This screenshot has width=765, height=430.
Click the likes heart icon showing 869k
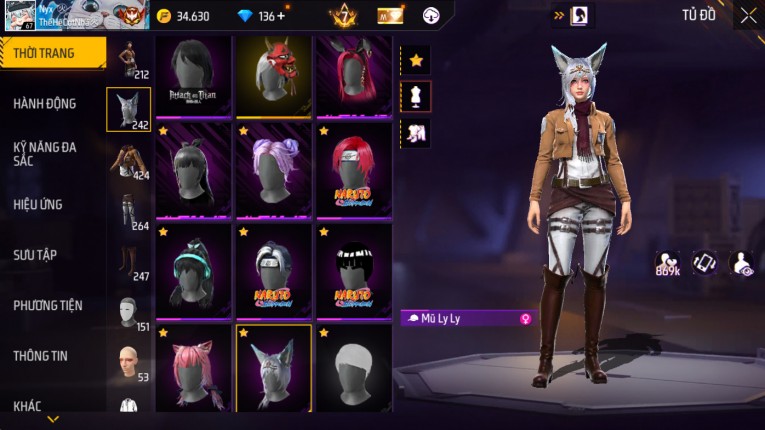(x=667, y=262)
